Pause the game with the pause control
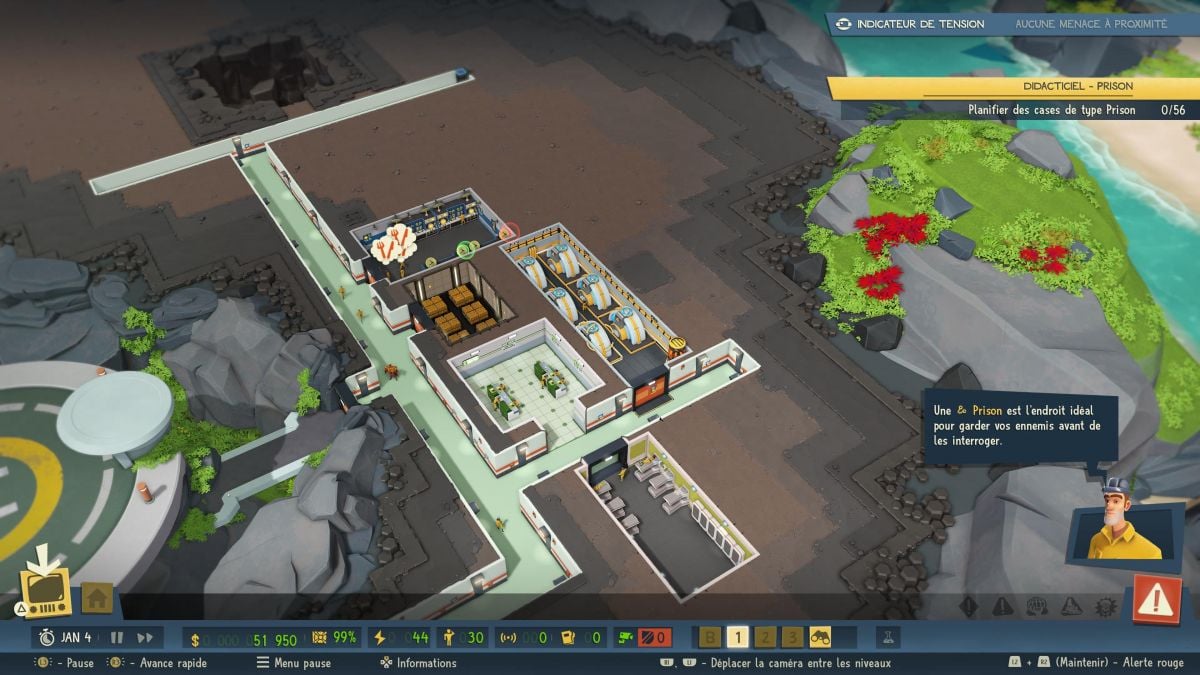Viewport: 1200px width, 675px height. (x=116, y=637)
